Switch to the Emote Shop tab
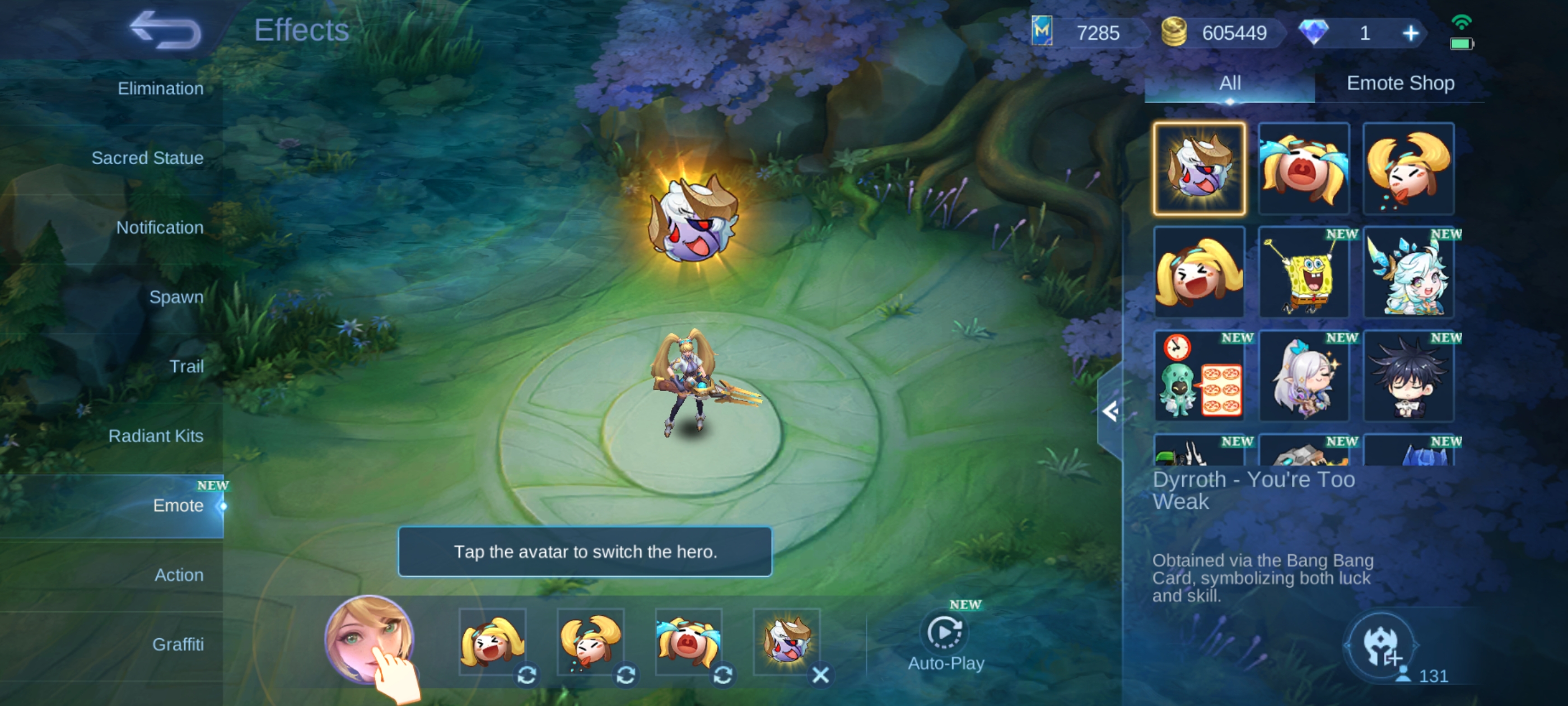Image resolution: width=1568 pixels, height=706 pixels. (x=1400, y=83)
